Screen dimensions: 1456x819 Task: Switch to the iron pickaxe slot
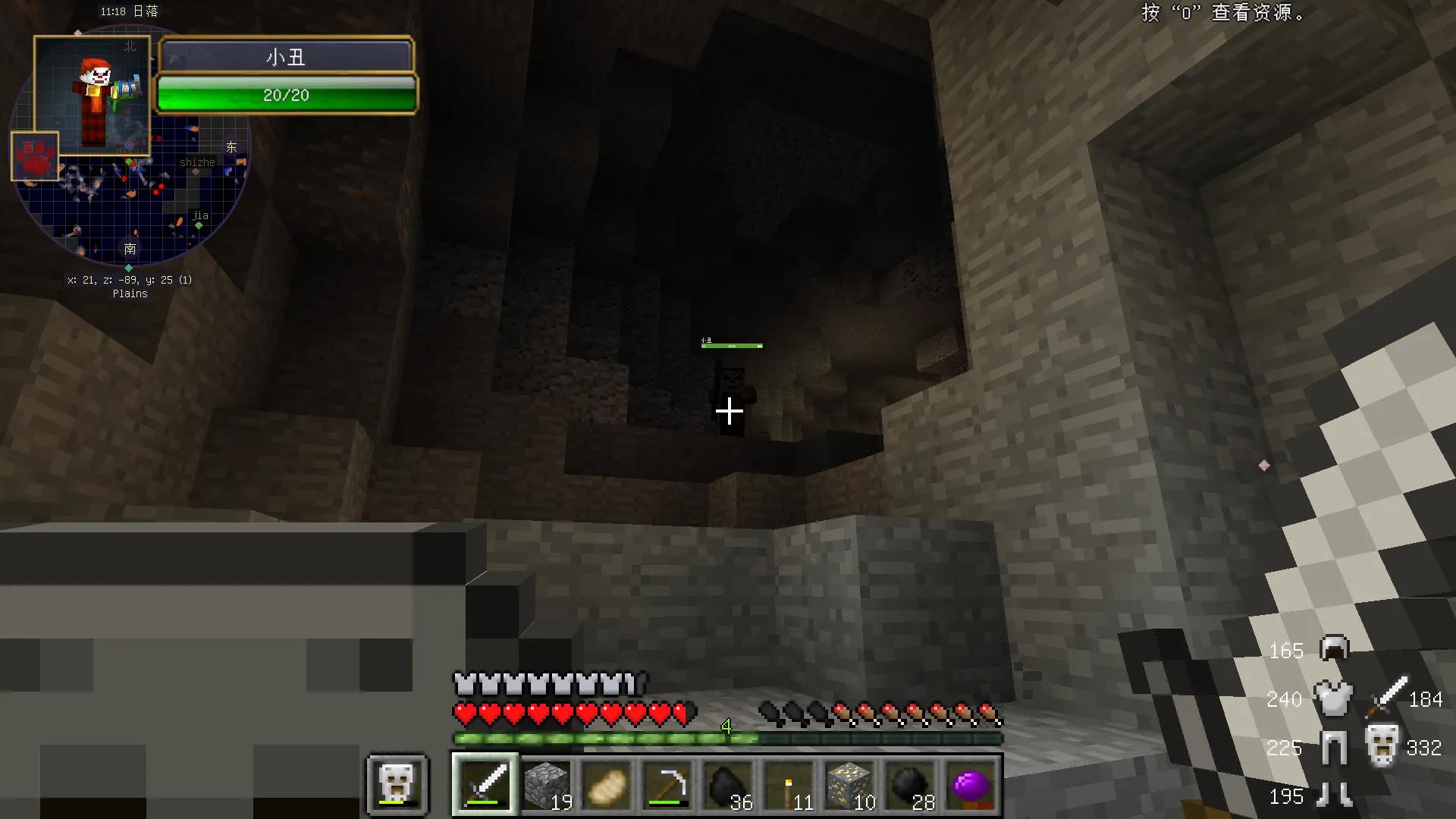(667, 784)
